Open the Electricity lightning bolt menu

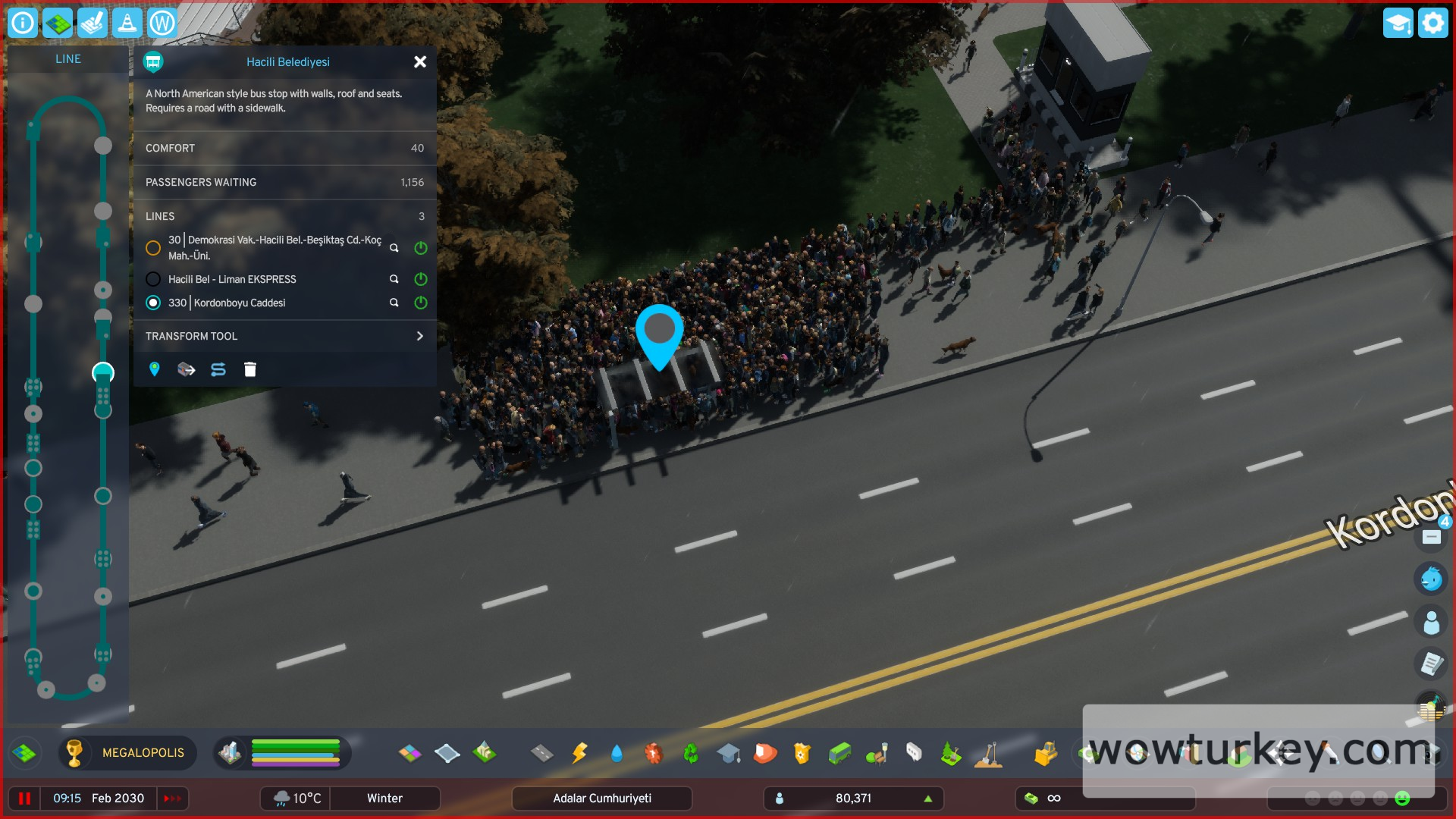click(x=579, y=753)
